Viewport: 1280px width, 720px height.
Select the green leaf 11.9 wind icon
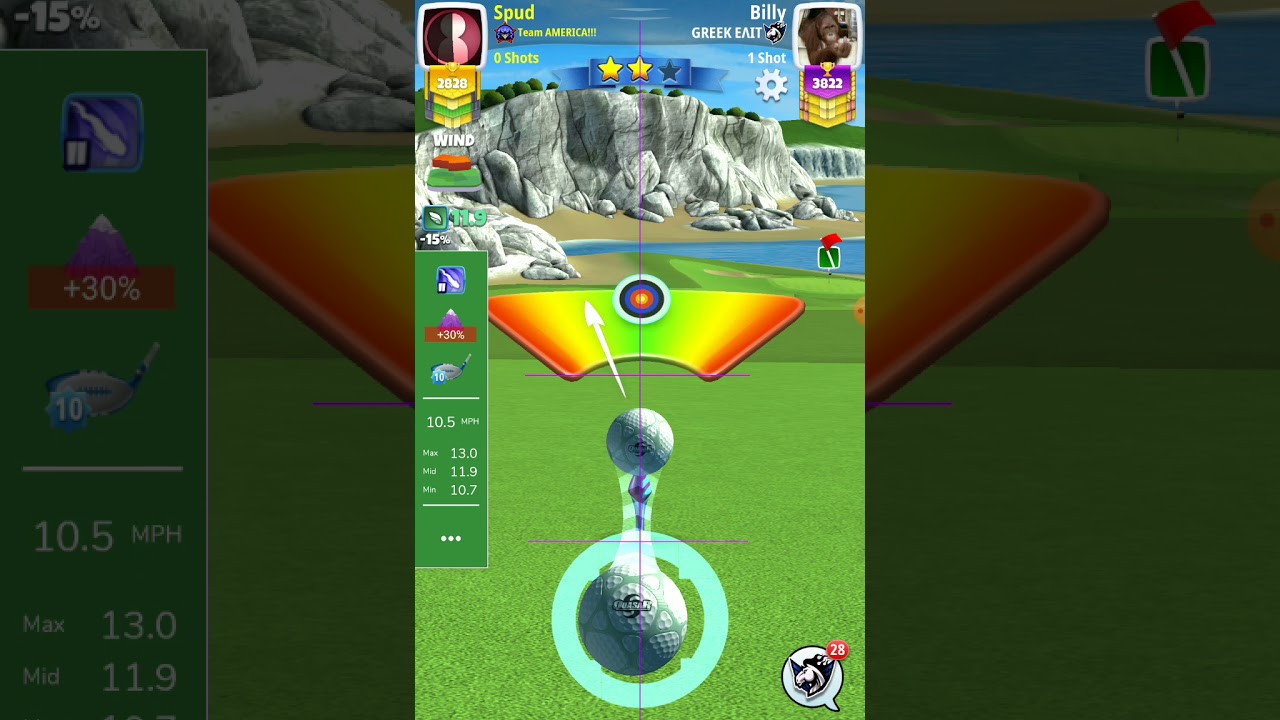[x=436, y=218]
